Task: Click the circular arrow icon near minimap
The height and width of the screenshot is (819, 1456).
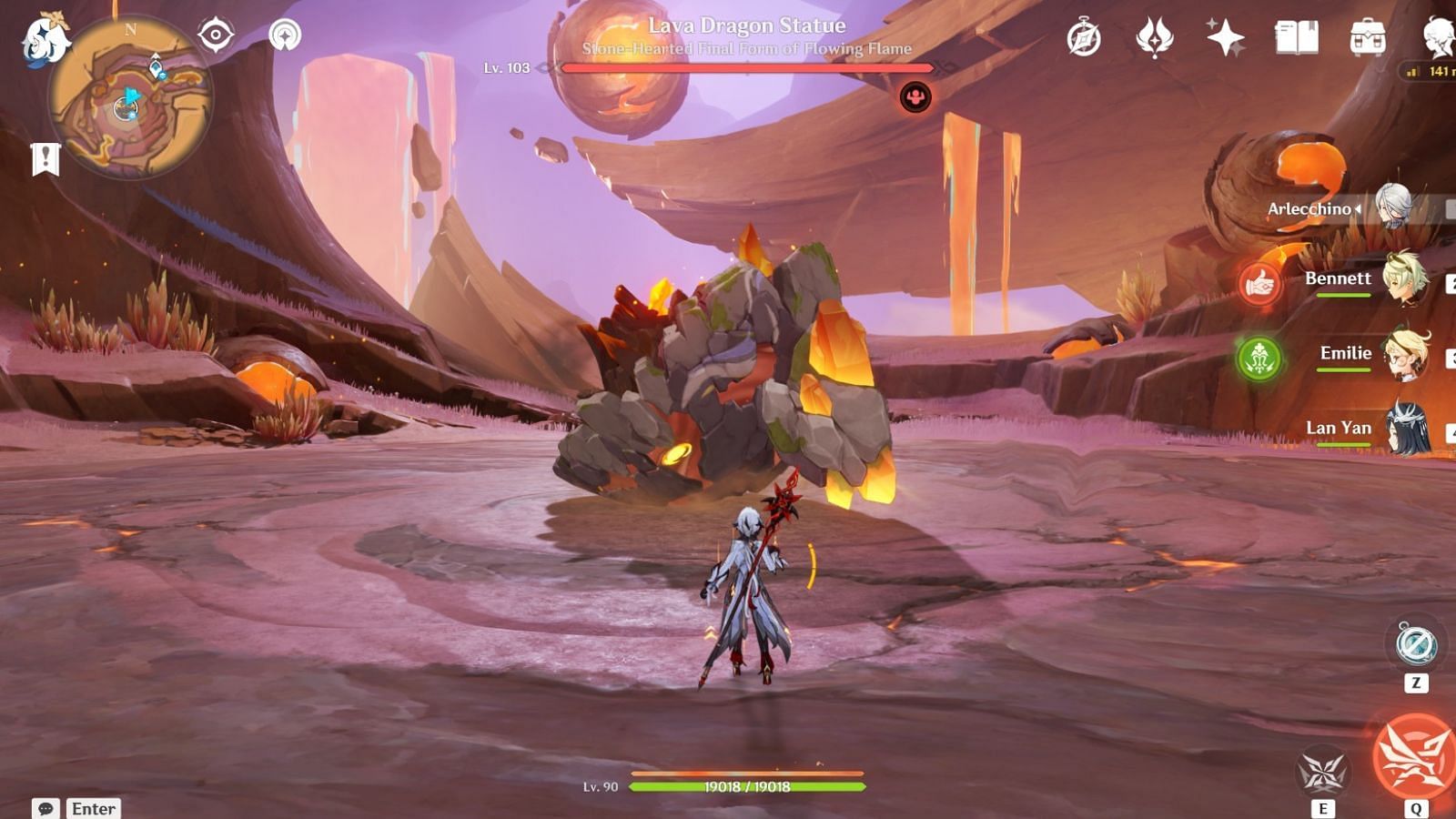Action: pos(285,35)
